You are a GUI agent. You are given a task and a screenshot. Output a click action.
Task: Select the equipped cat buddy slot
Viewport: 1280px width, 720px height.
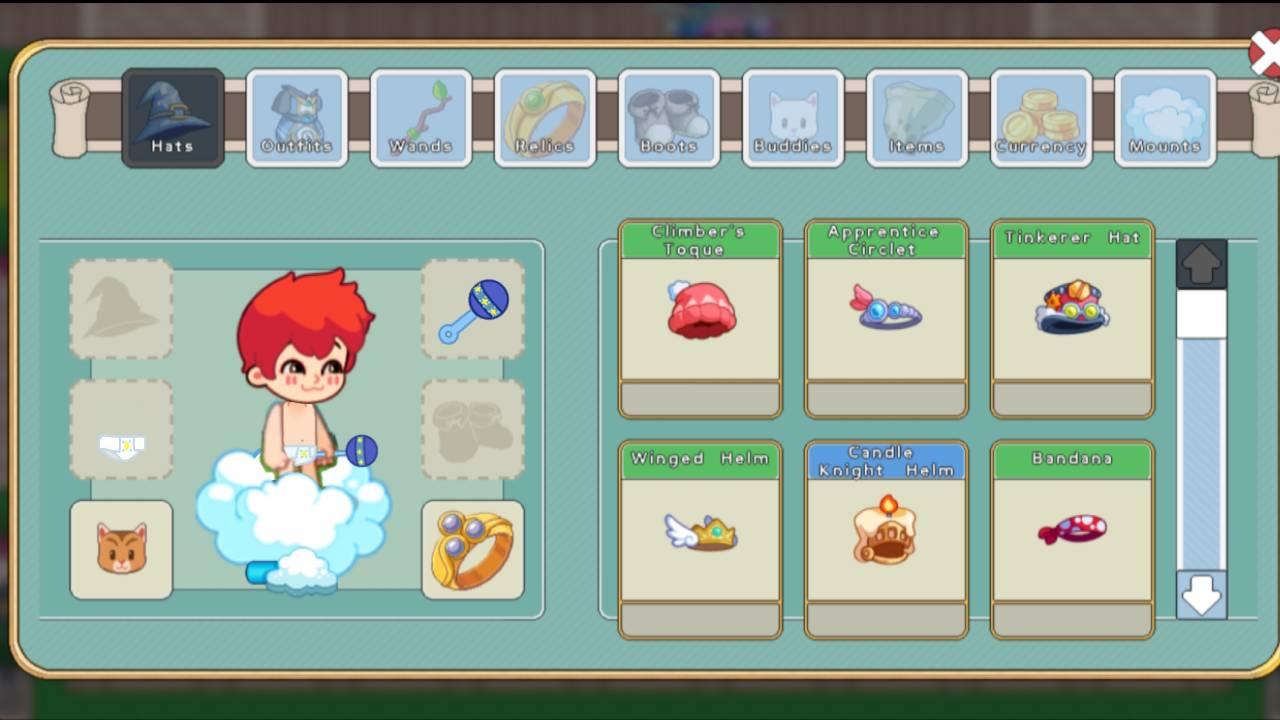point(120,549)
